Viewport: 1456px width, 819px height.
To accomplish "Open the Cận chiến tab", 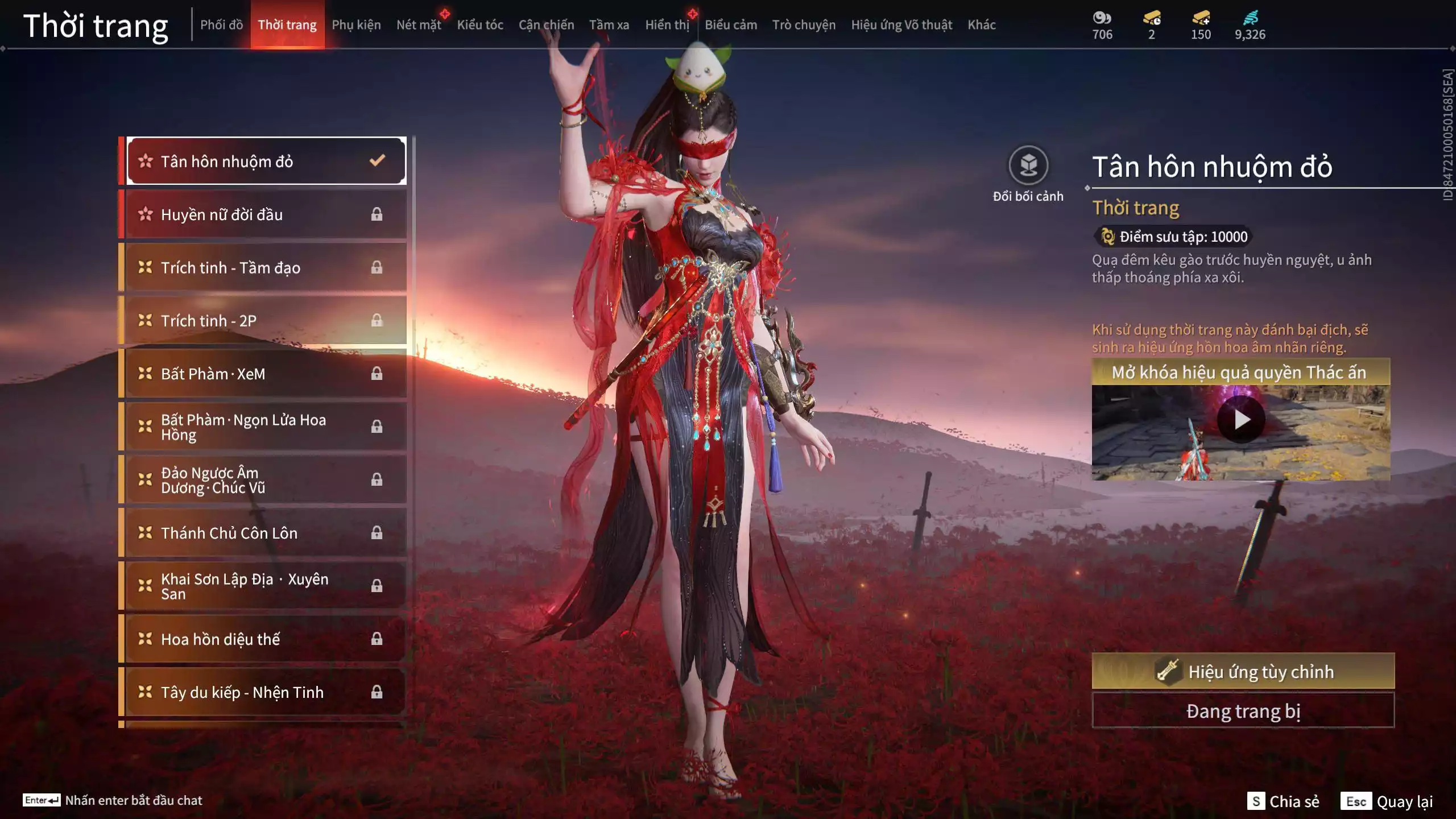I will tap(546, 25).
